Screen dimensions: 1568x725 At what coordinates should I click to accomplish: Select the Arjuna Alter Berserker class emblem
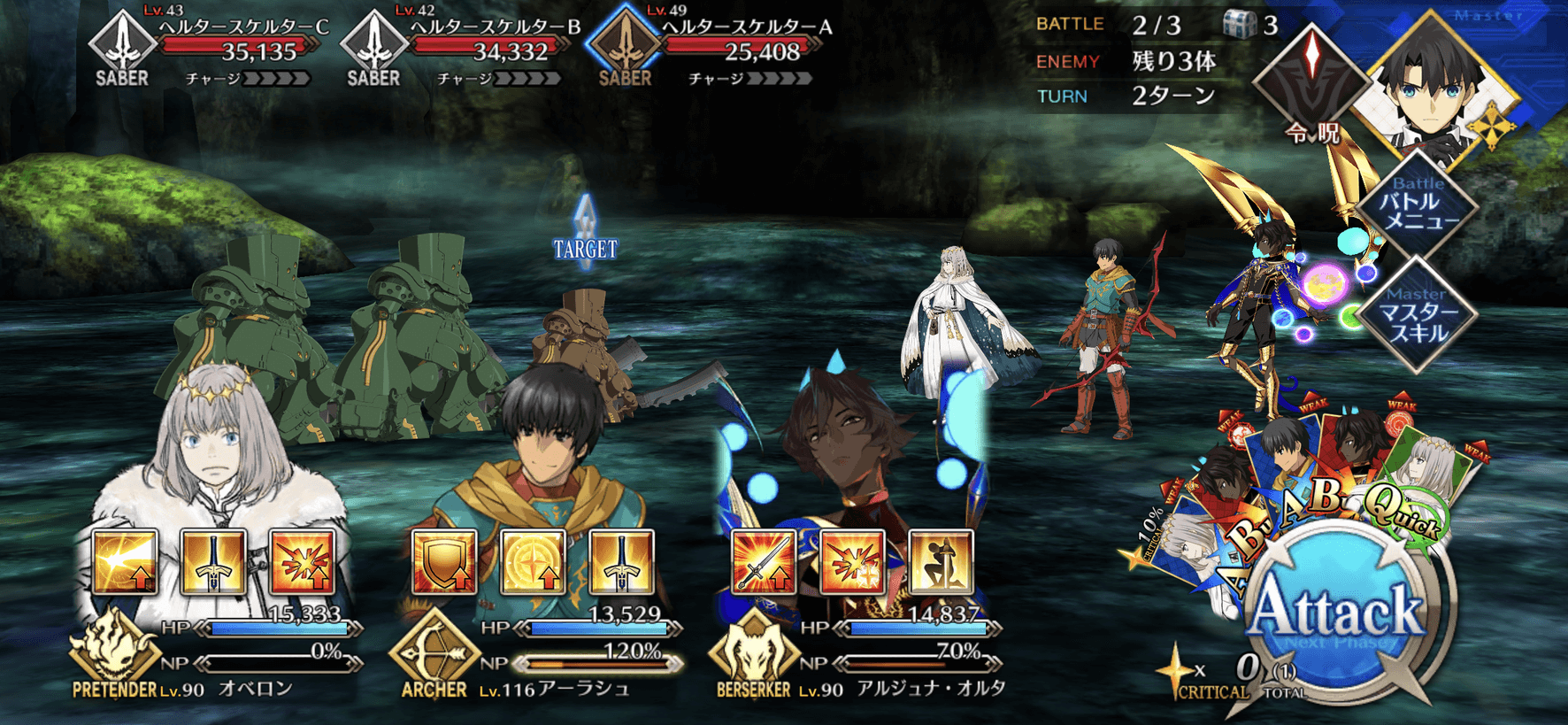753,652
